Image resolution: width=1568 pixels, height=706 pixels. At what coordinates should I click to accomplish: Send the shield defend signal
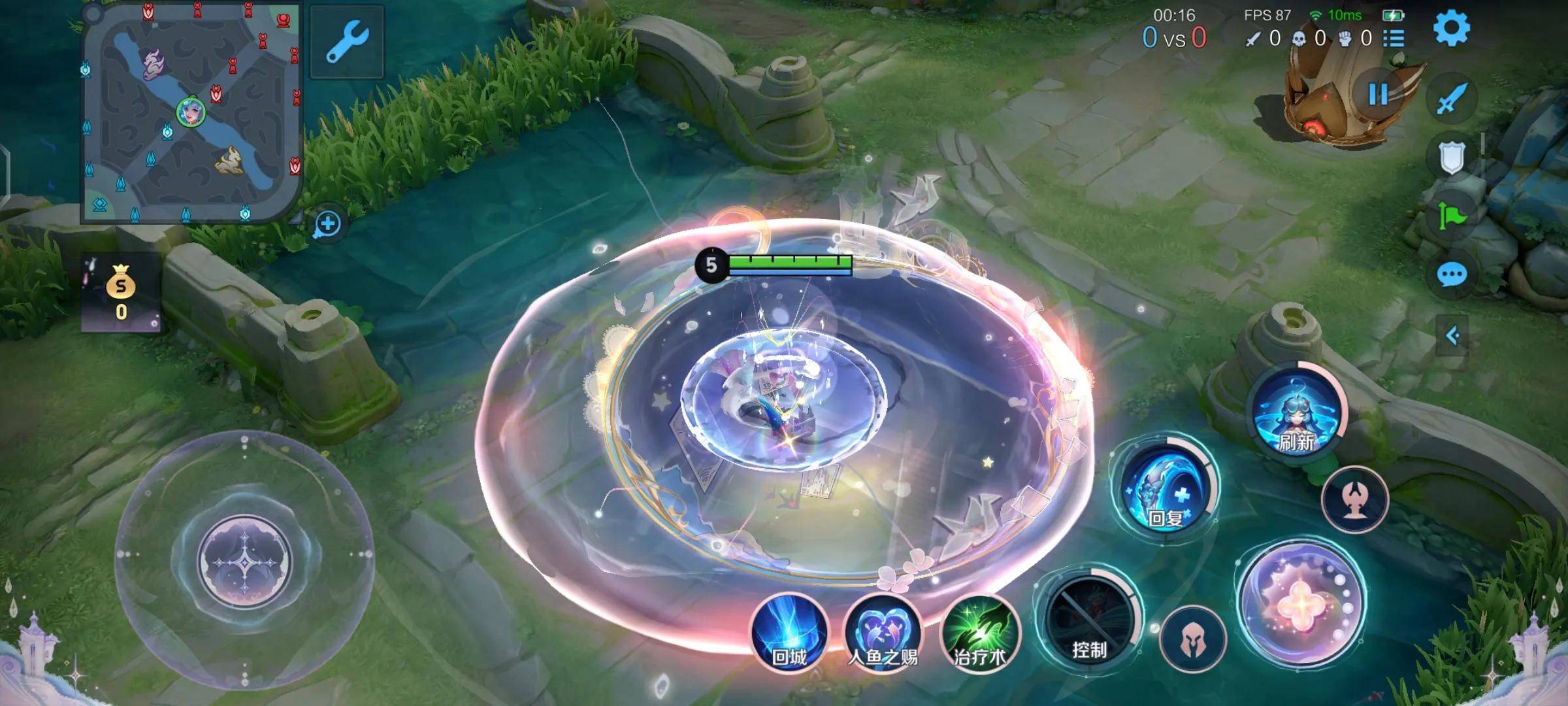[1452, 157]
